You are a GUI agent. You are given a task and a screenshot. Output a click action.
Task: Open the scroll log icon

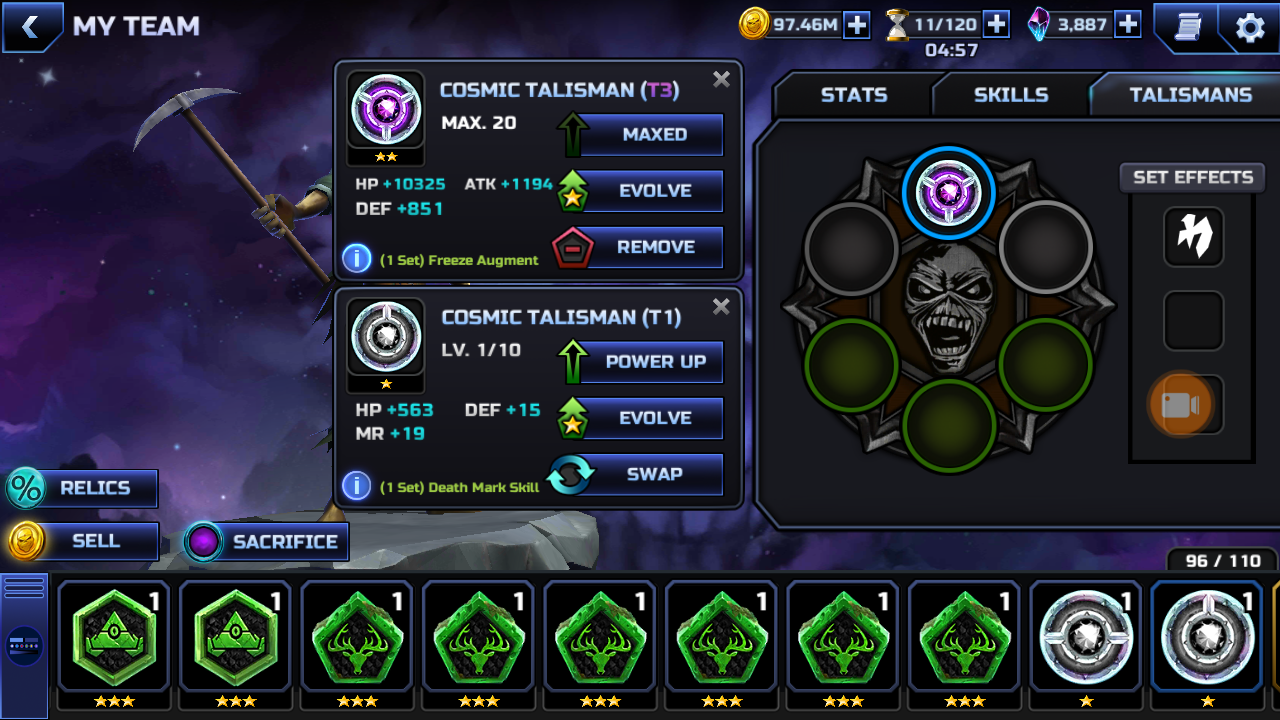coord(1187,28)
